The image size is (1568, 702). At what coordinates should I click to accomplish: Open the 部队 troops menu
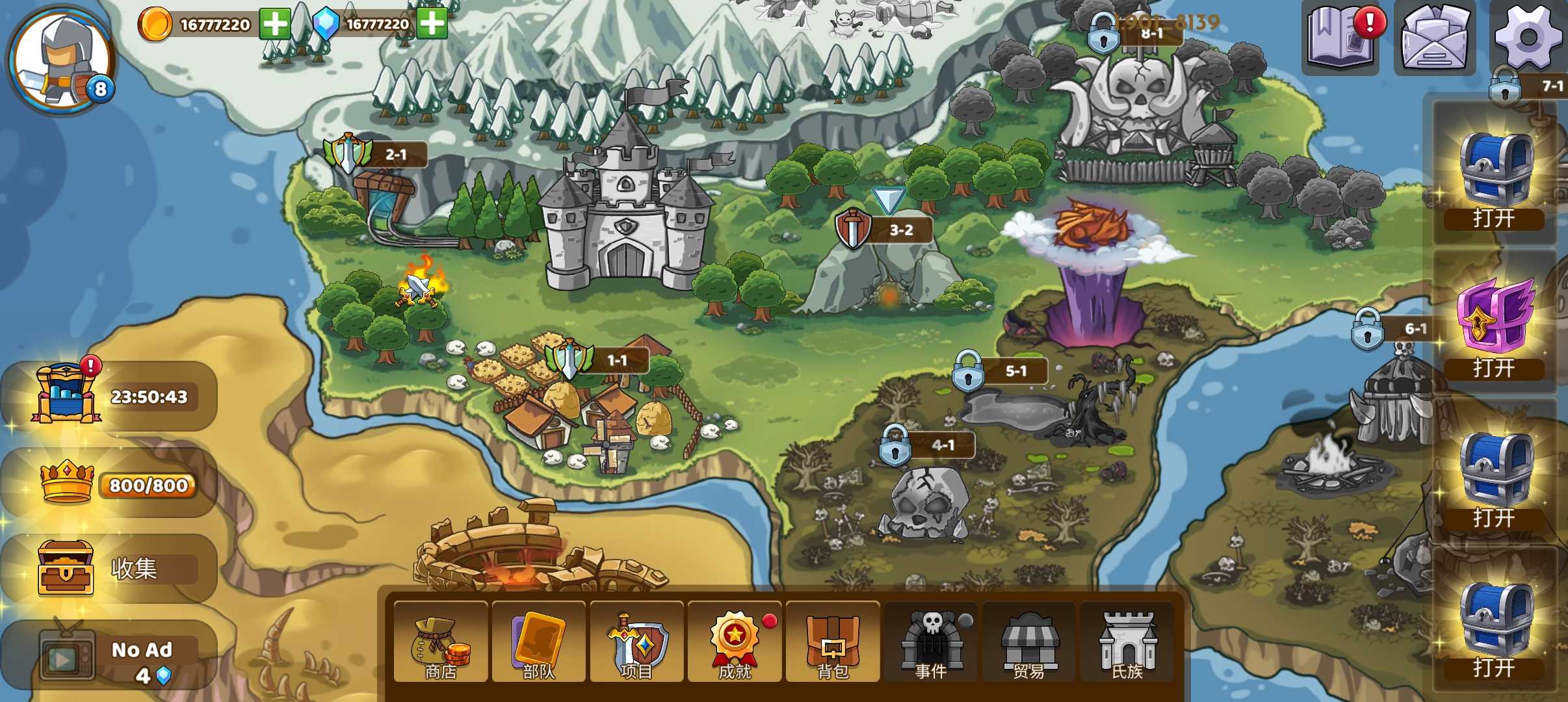(x=539, y=643)
